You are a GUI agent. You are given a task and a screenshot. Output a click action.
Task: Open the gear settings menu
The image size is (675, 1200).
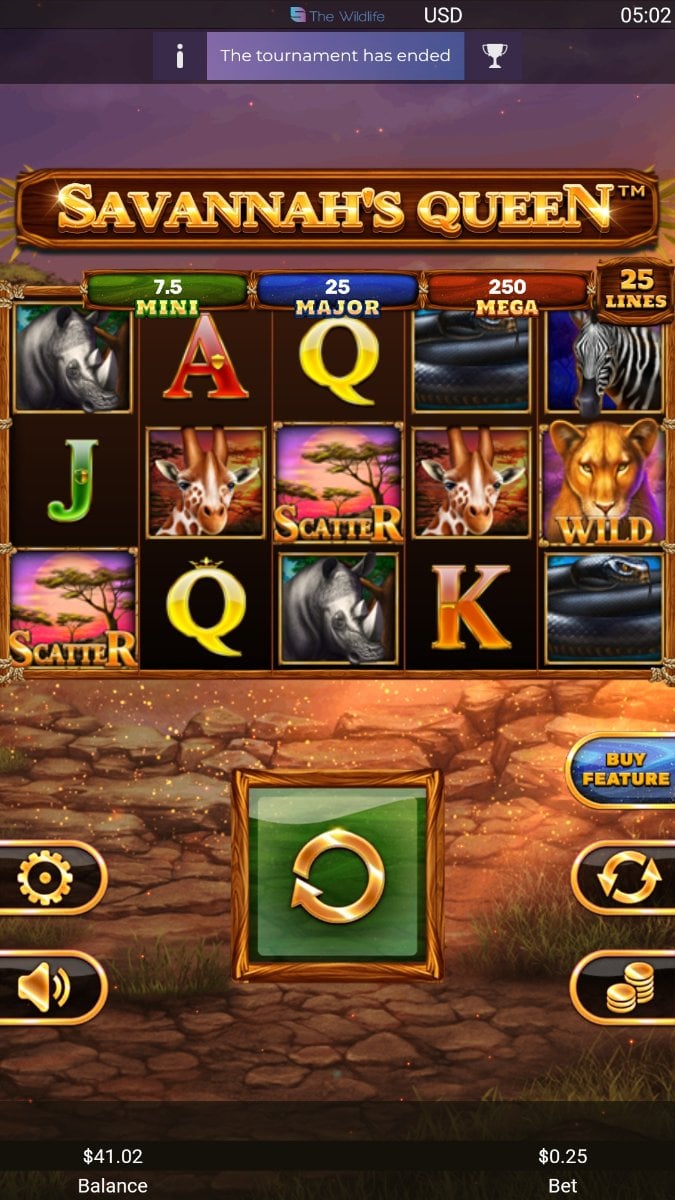coord(47,877)
